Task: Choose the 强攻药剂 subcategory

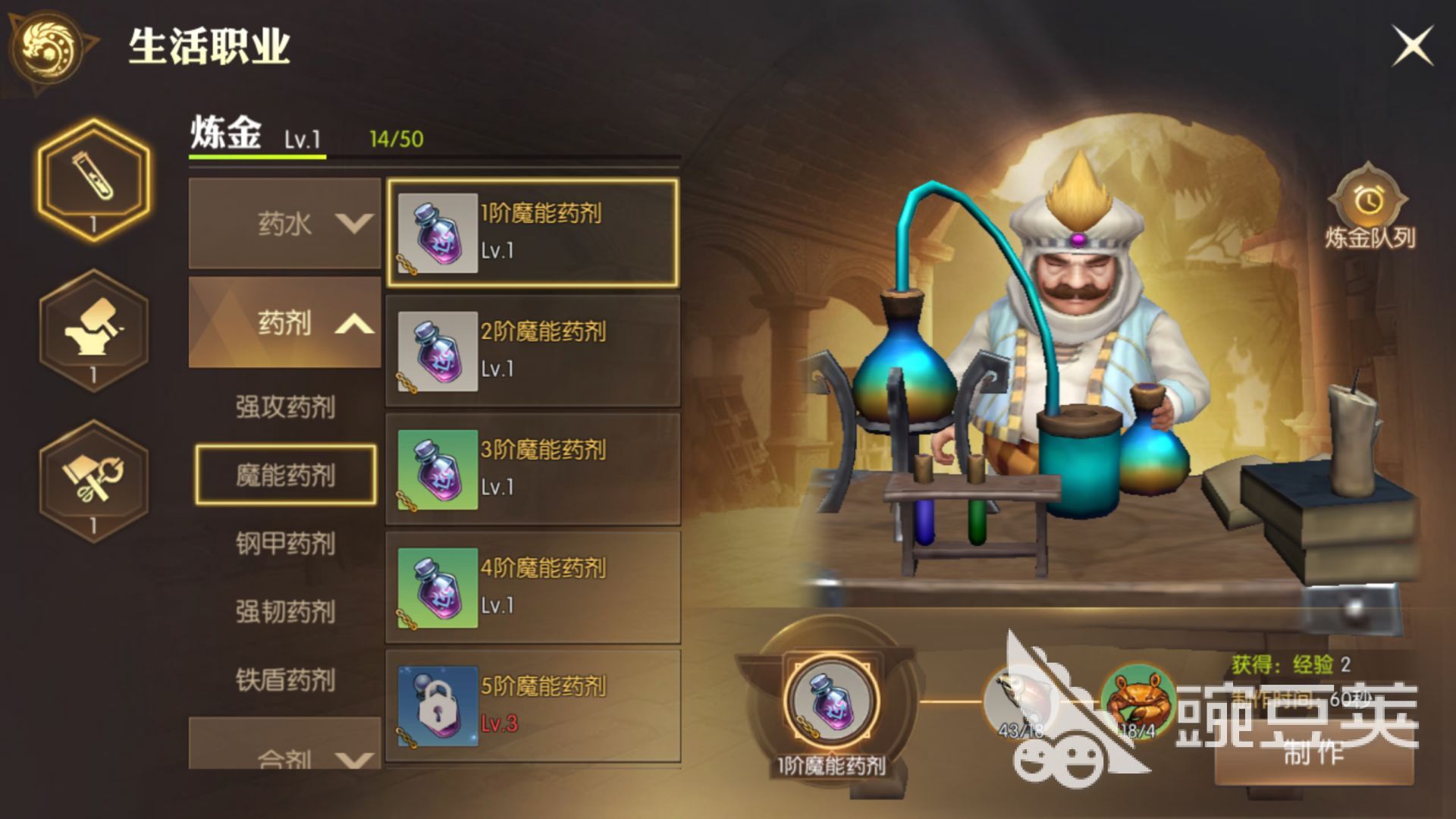Action: tap(285, 407)
